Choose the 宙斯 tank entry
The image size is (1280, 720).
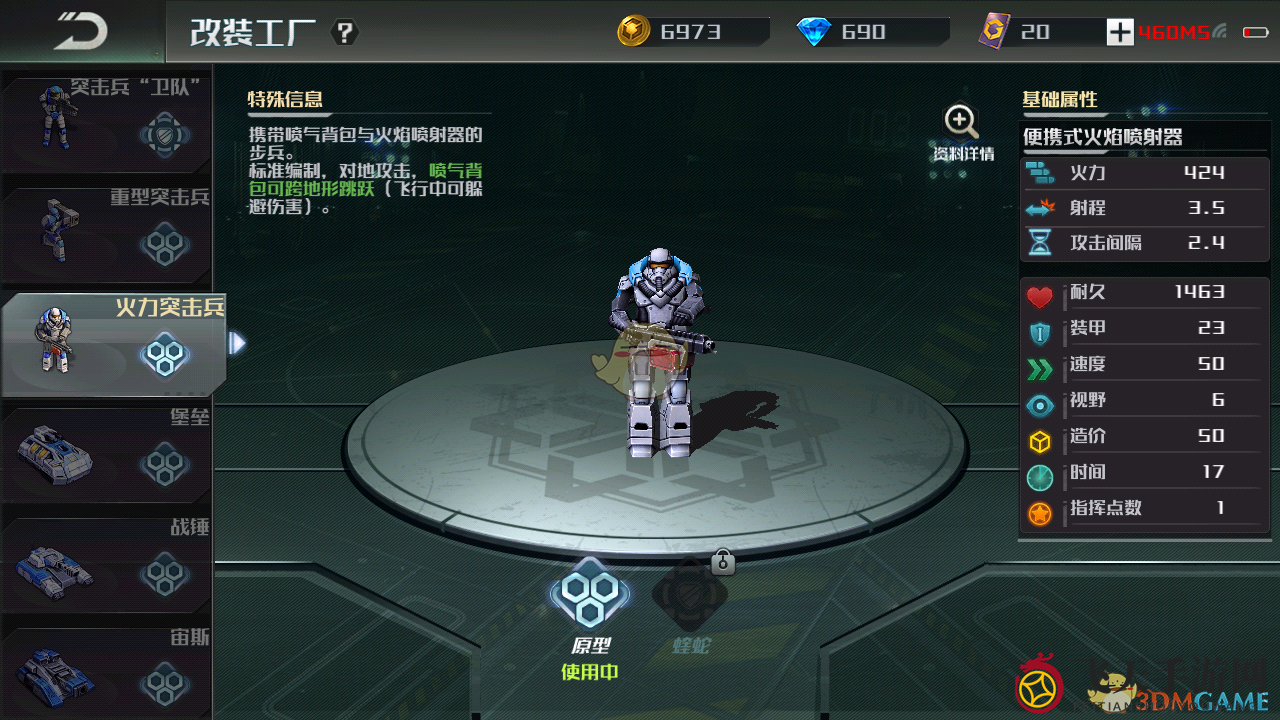pyautogui.click(x=106, y=670)
